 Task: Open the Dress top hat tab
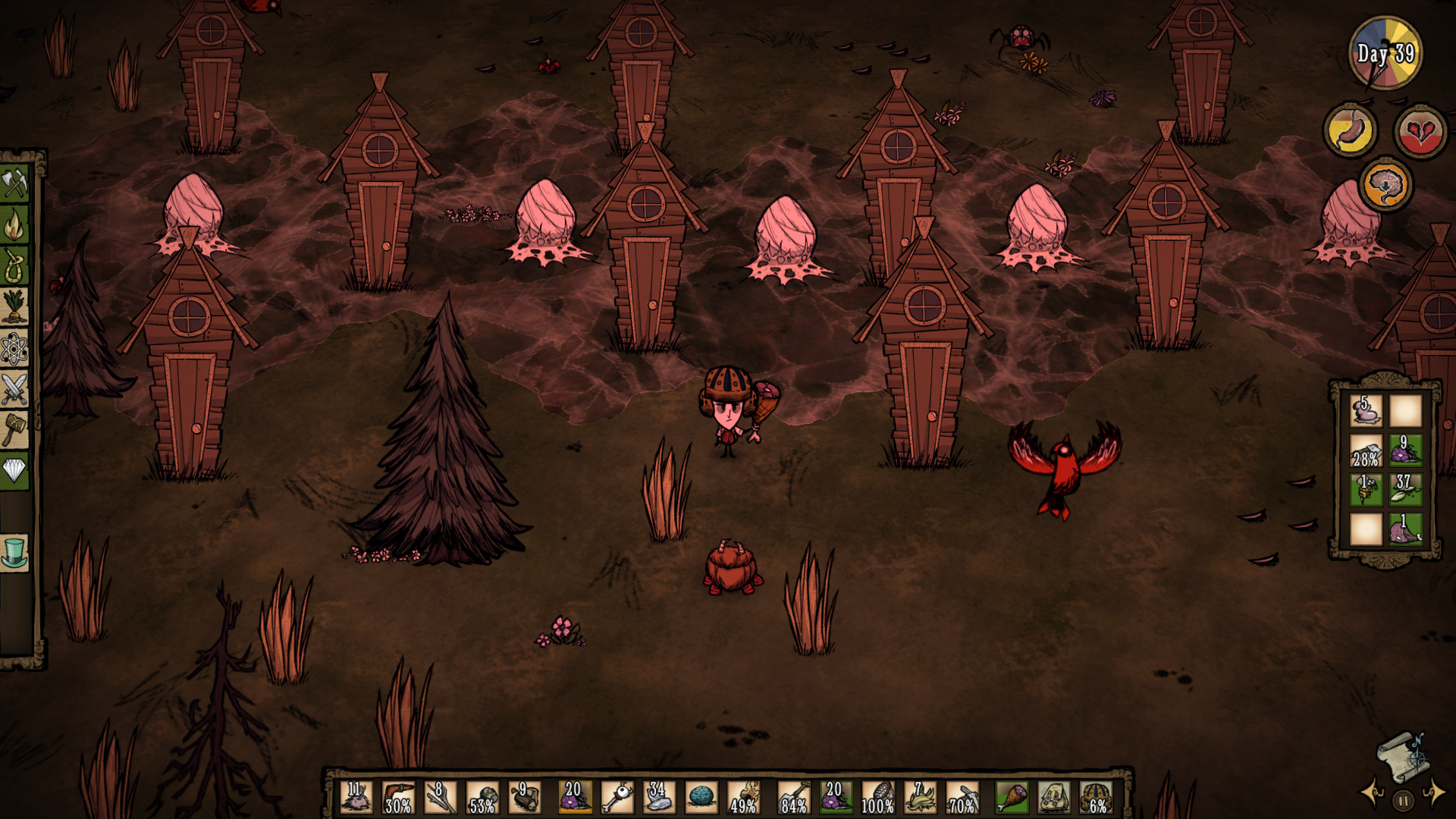[14, 553]
